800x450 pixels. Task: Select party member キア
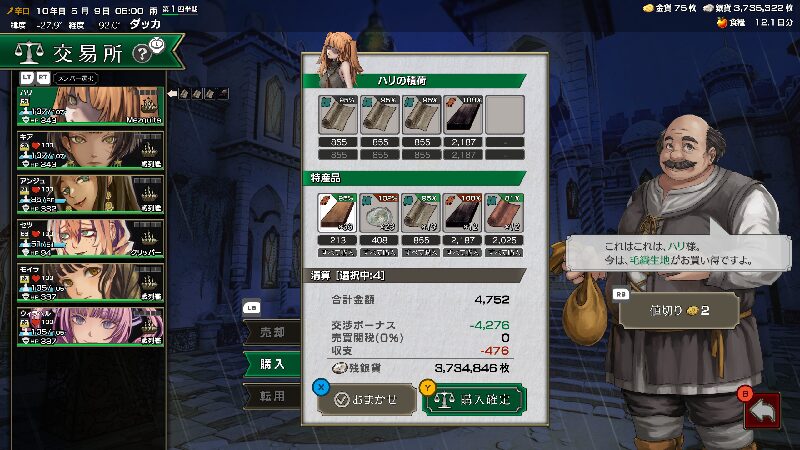pyautogui.click(x=90, y=151)
